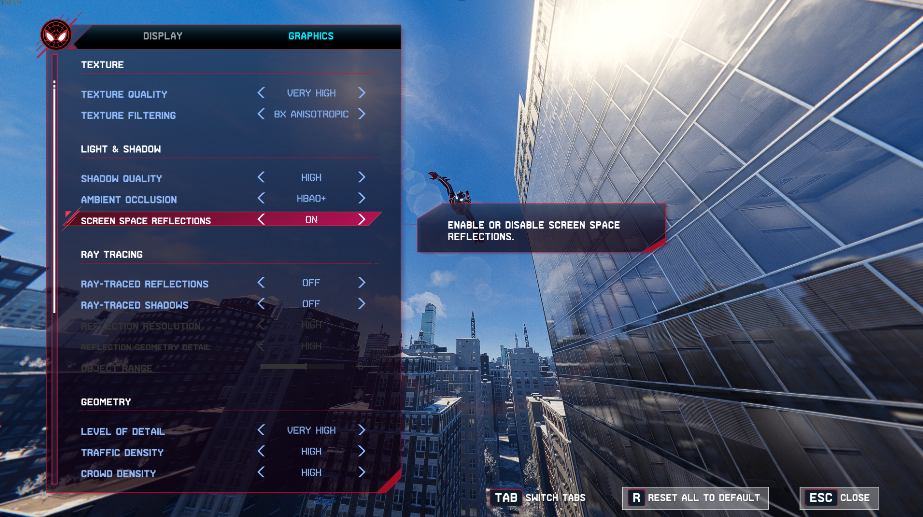Click the settings list scrollbar
The height and width of the screenshot is (517, 923).
[x=55, y=200]
